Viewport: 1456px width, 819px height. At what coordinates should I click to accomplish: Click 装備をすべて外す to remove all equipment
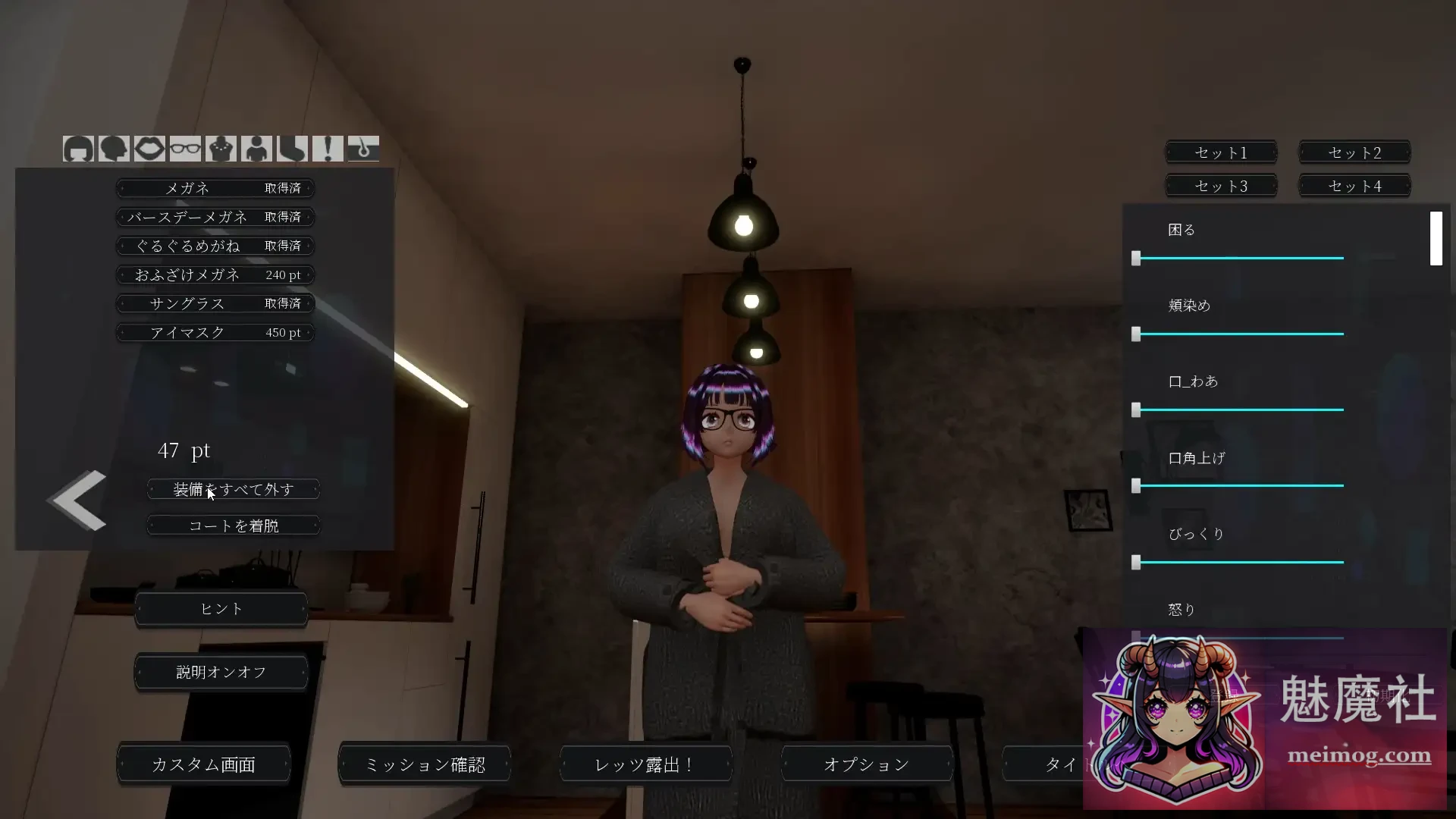pos(233,489)
